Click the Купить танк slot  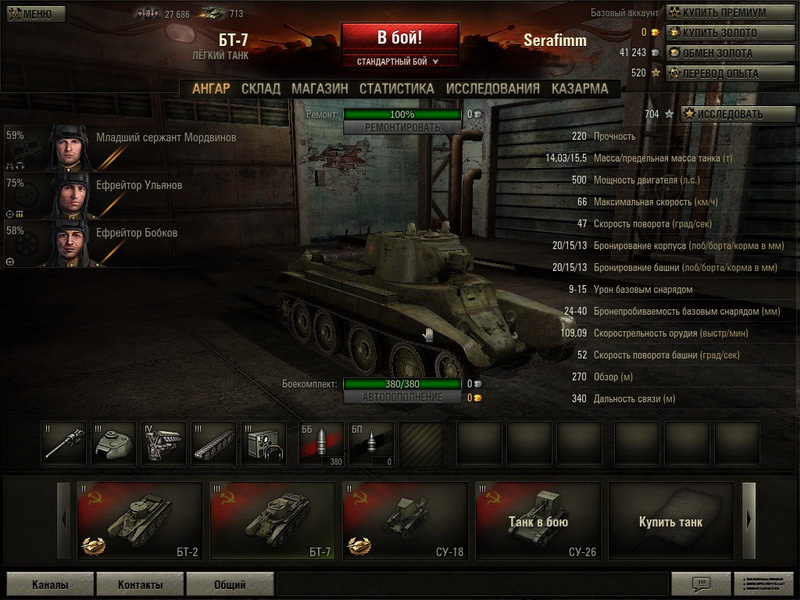pos(670,521)
